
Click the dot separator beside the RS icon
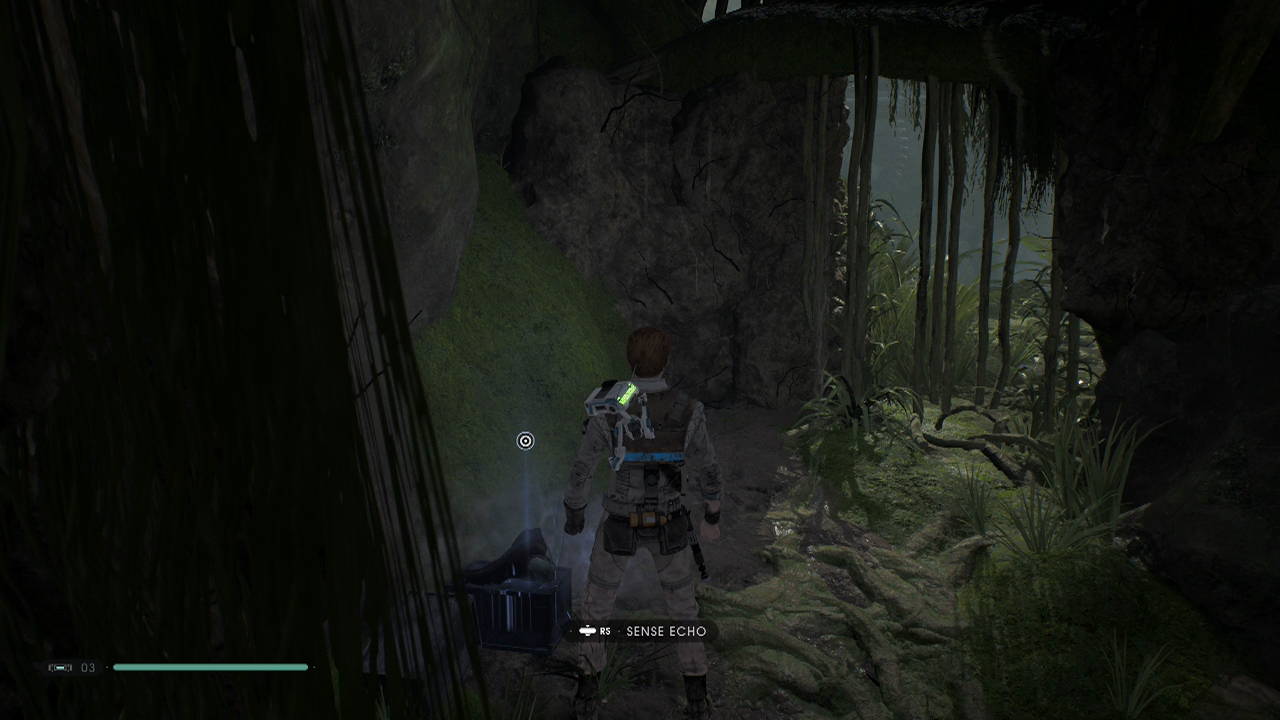[x=619, y=631]
